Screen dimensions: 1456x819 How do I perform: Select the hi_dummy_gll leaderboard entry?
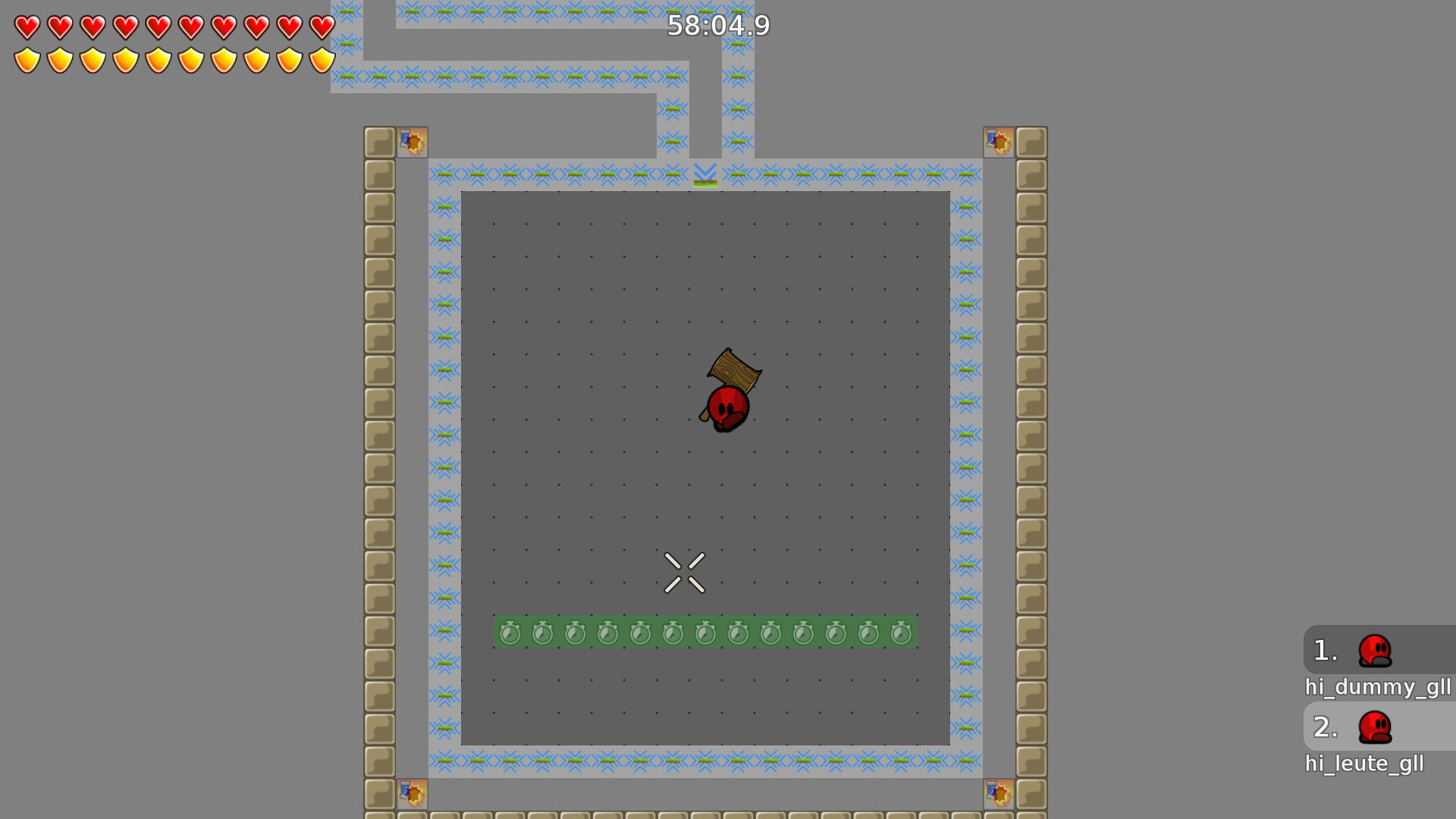pos(1378,688)
